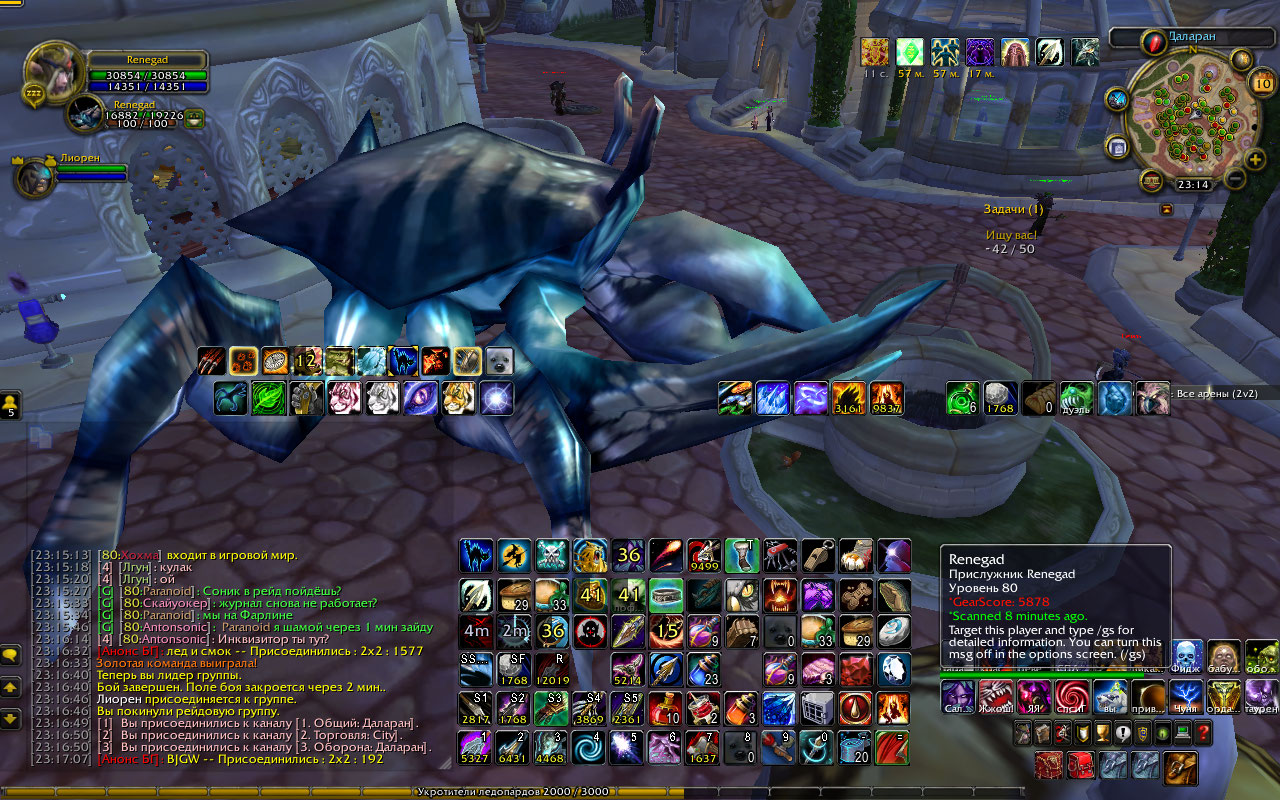The height and width of the screenshot is (800, 1280).
Task: Cast the swirling vortex spell on slot 4
Action: [590, 746]
